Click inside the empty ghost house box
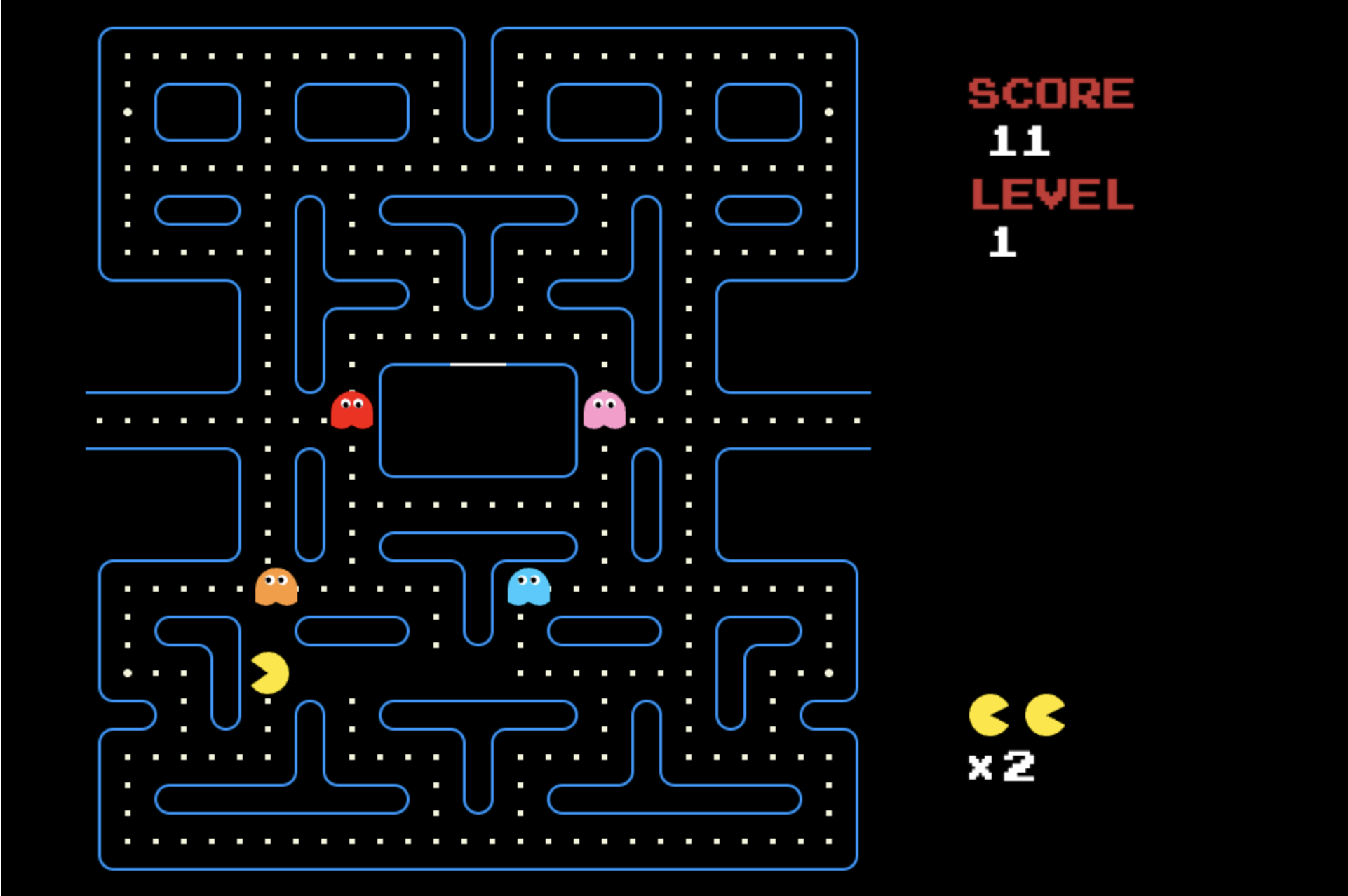The width and height of the screenshot is (1348, 896). pyautogui.click(x=478, y=421)
